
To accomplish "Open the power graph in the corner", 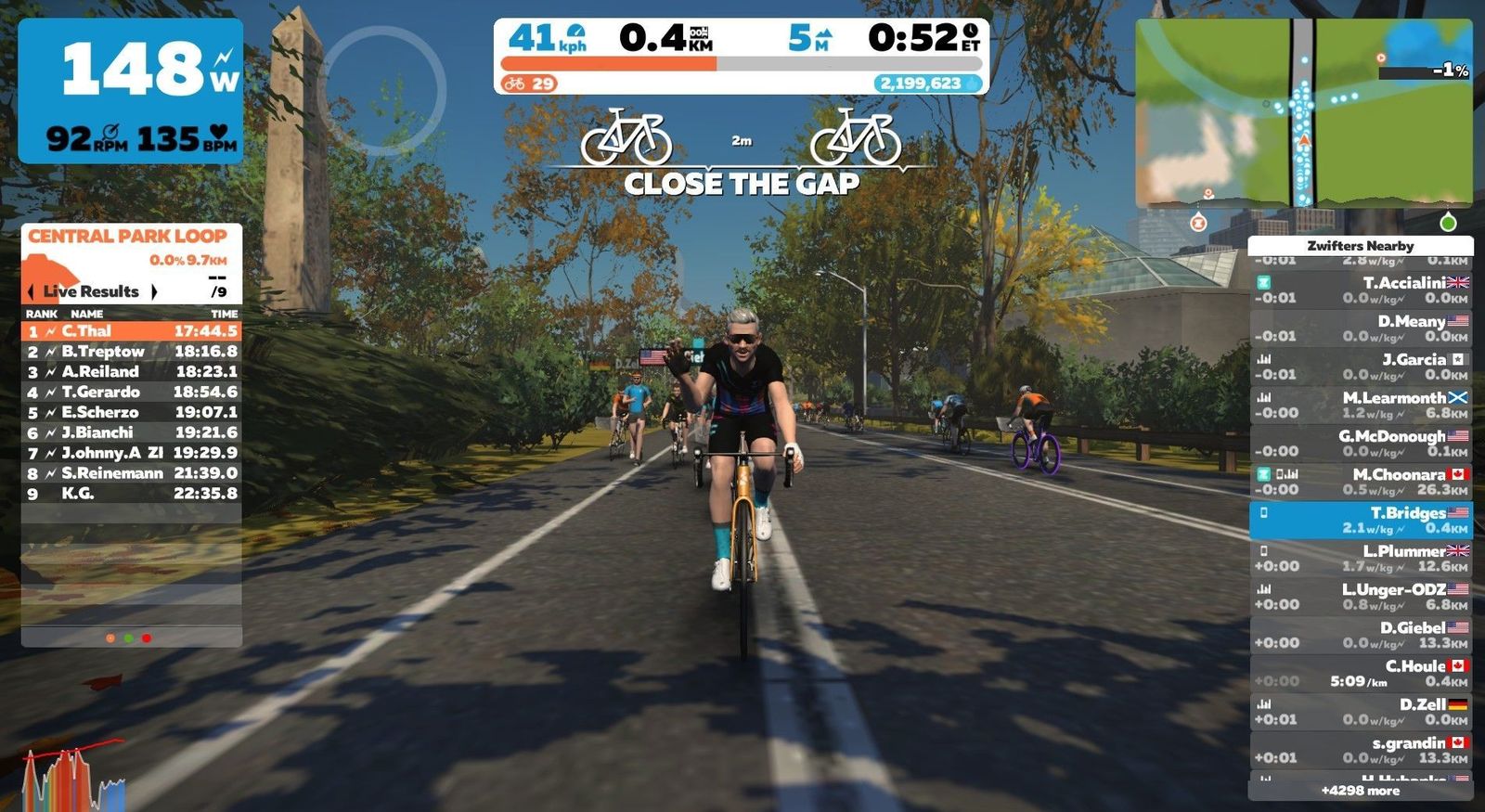I will tap(74, 778).
